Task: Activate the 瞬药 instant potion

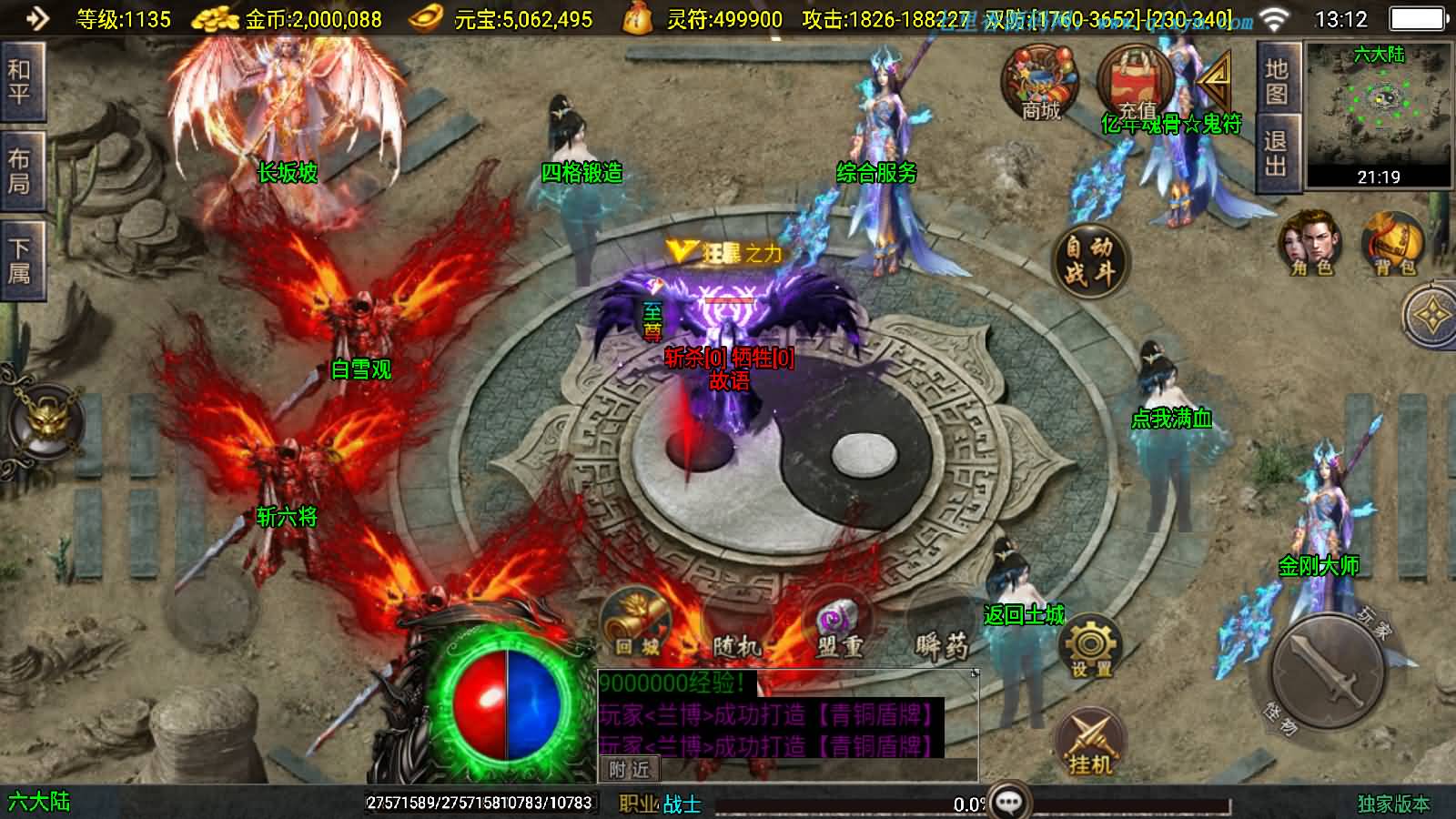Action: (x=942, y=628)
